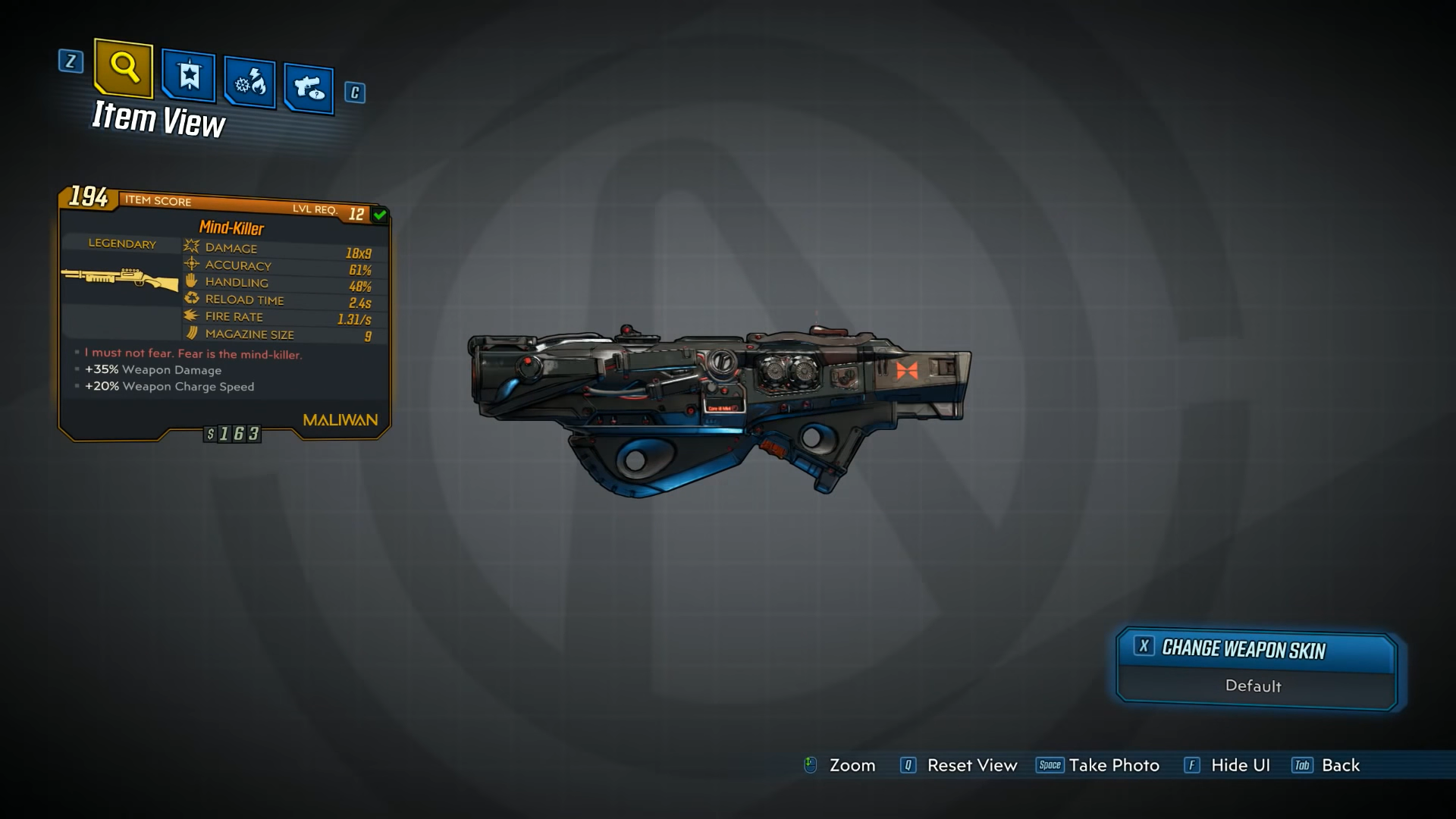1456x819 pixels.
Task: Click the recycle Reload Time icon
Action: point(190,299)
